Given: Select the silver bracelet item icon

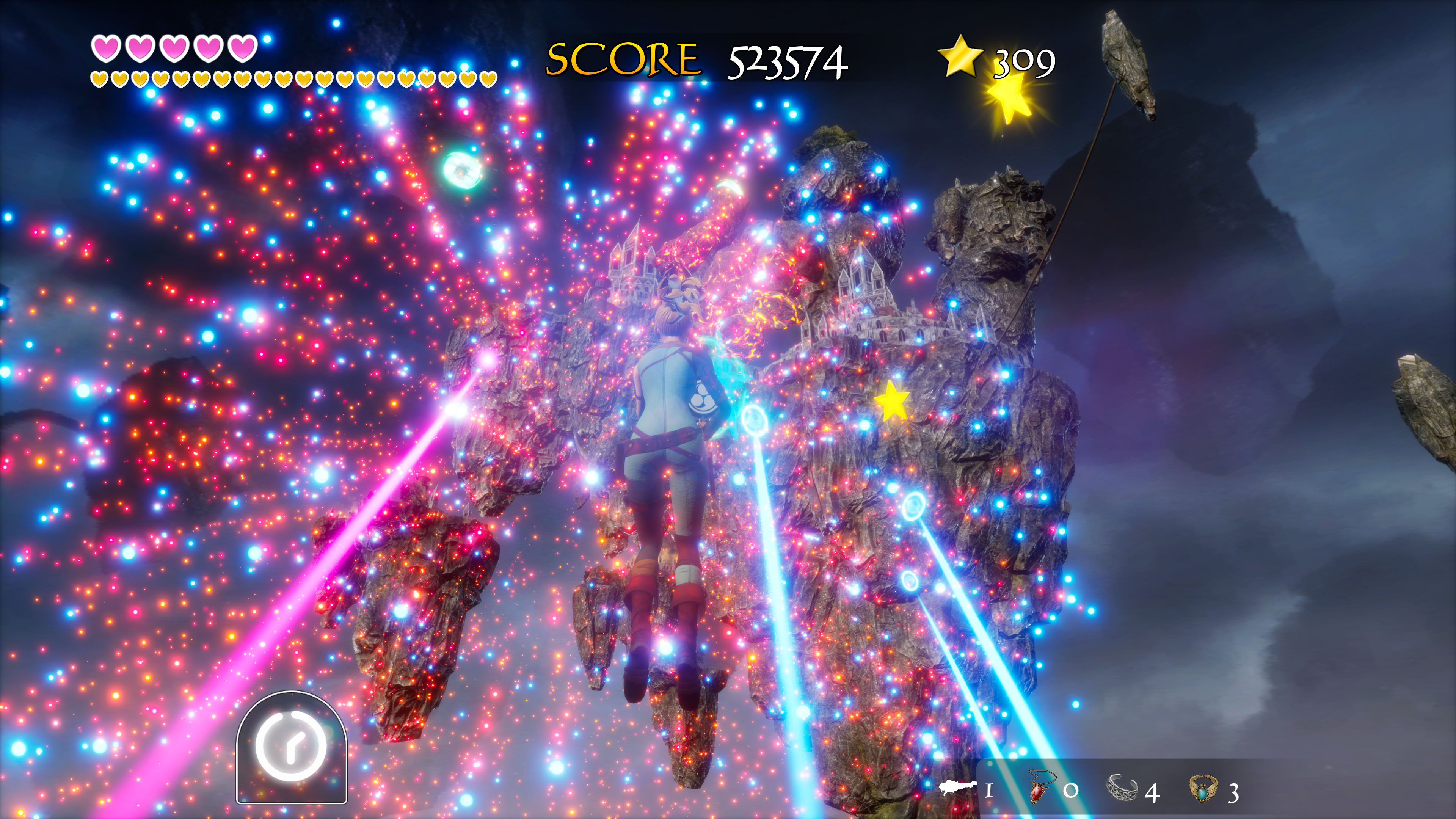Looking at the screenshot, I should click(x=1122, y=788).
